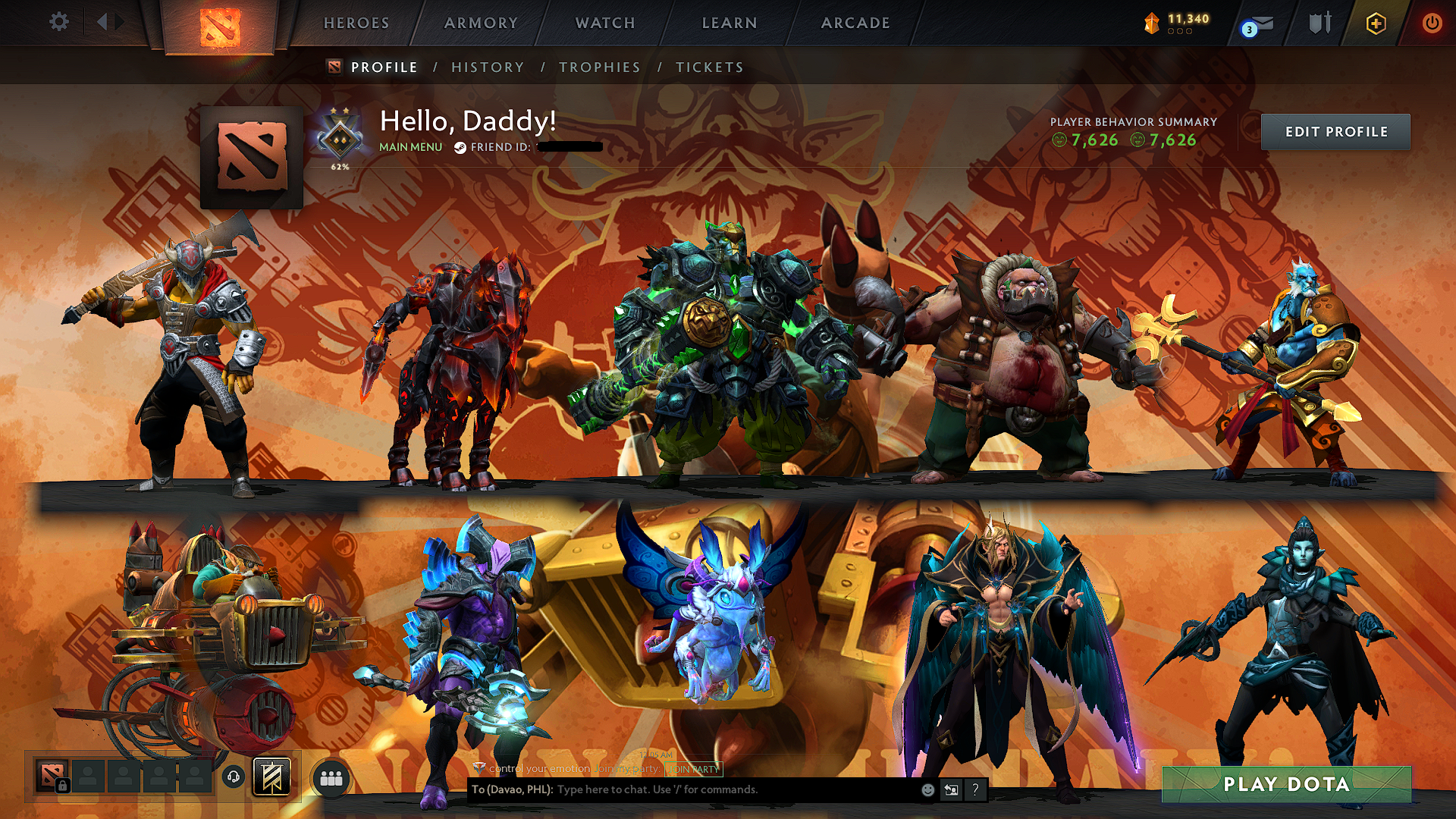Switch chat channel with arrow icon
The width and height of the screenshot is (1456, 819).
point(951,789)
